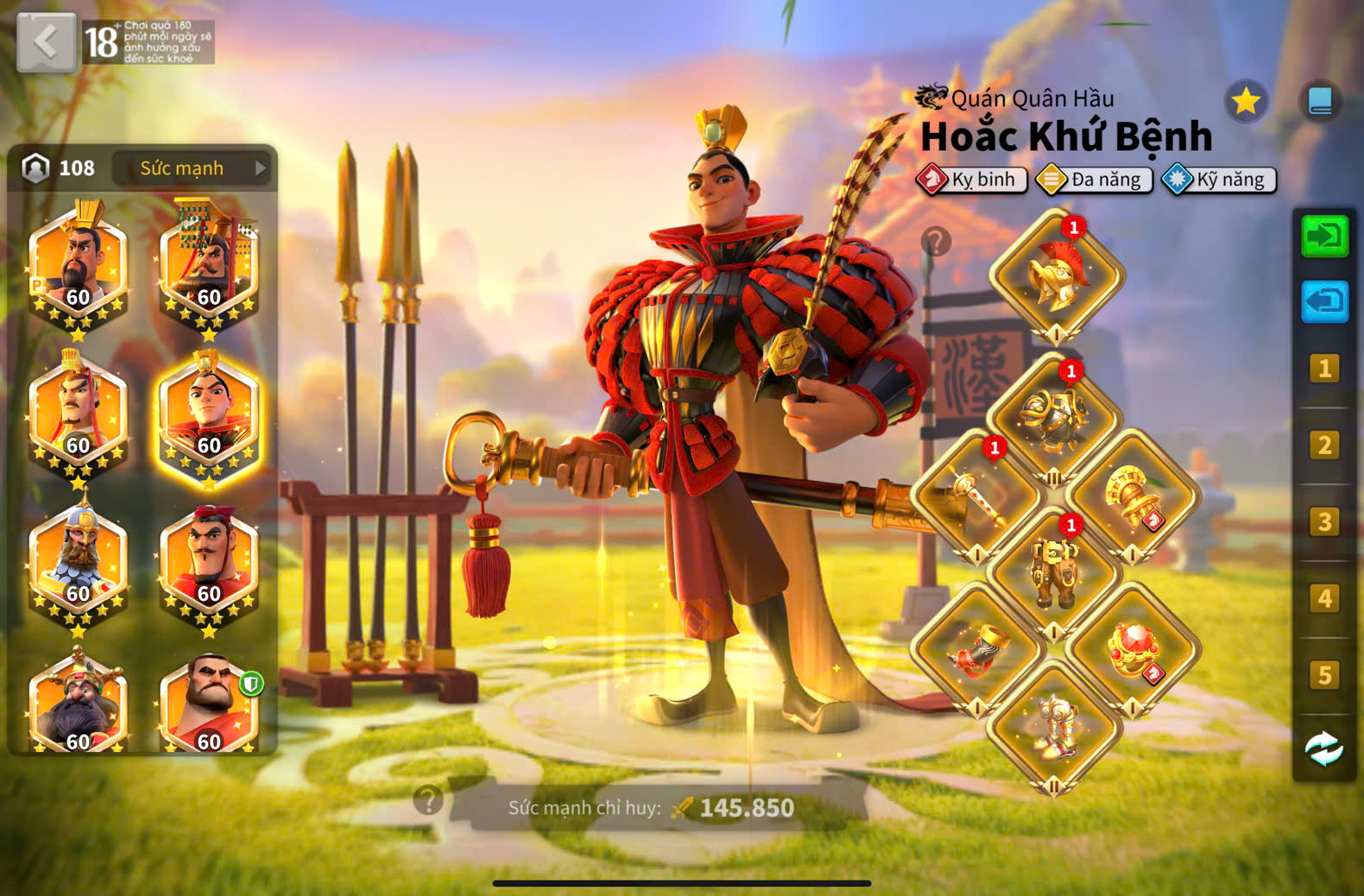Open the blue book info button

(x=1320, y=102)
